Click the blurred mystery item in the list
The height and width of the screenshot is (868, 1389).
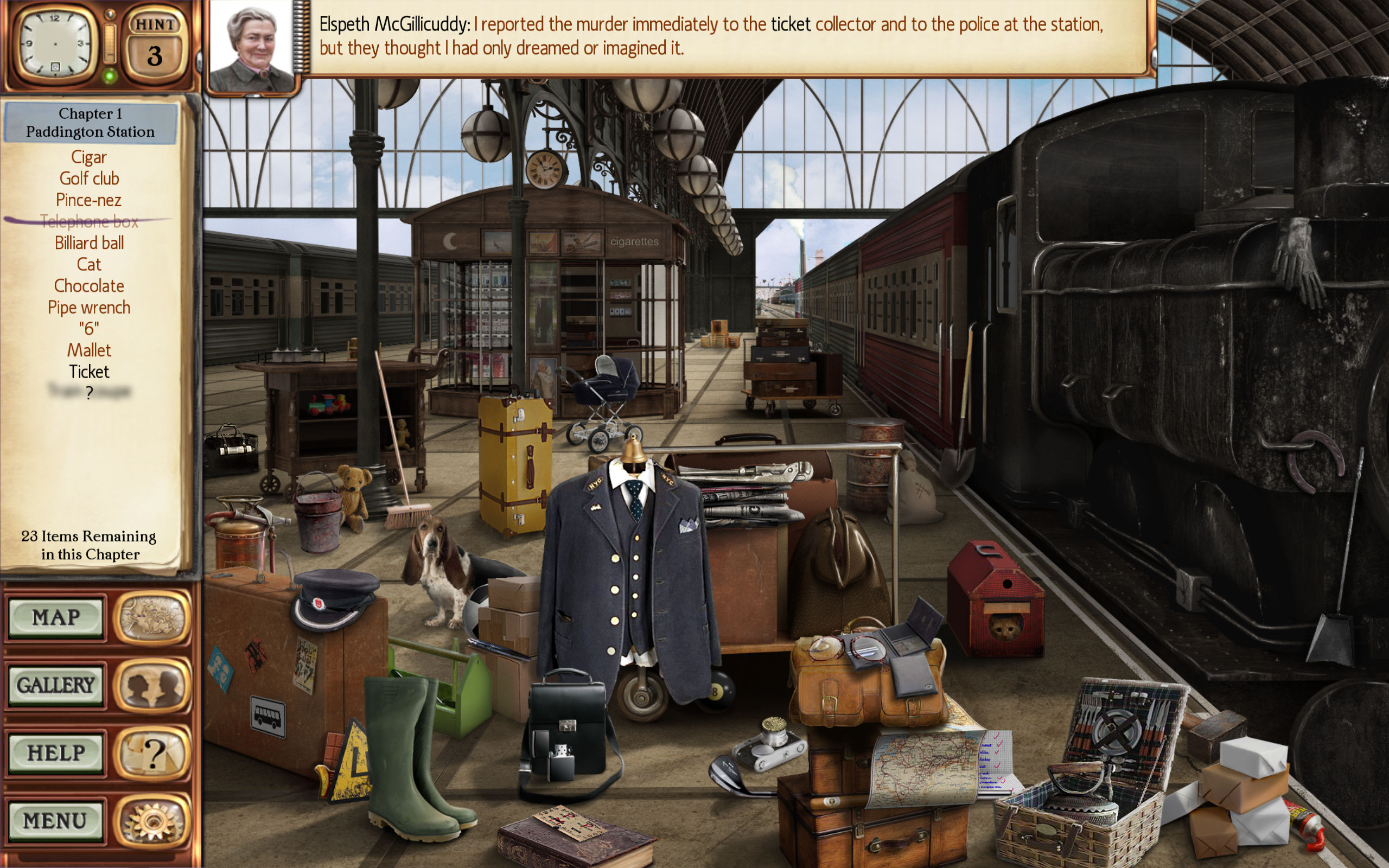point(89,393)
